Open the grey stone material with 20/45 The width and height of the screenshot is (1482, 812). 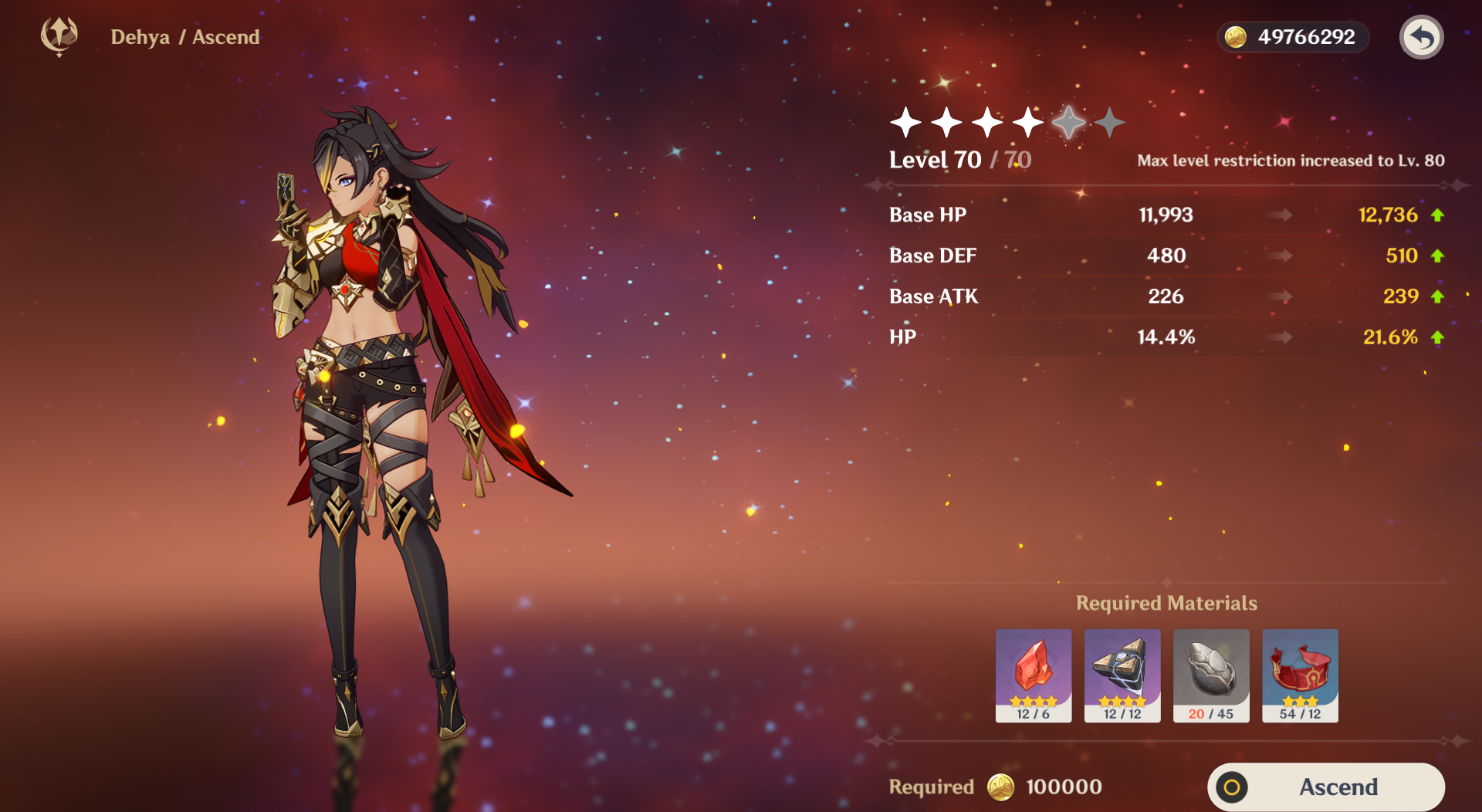click(x=1210, y=675)
